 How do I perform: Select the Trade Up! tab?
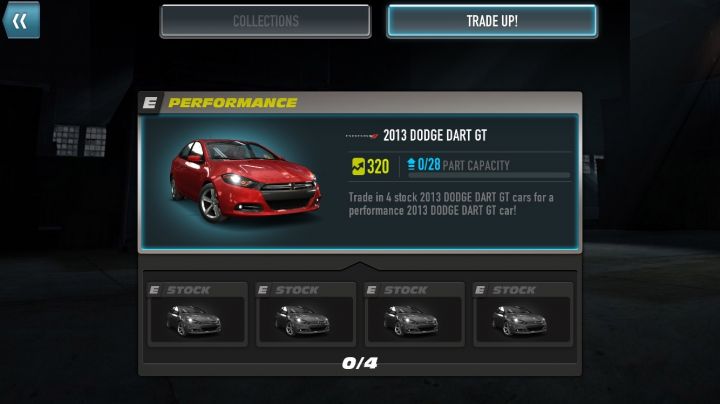pos(492,21)
